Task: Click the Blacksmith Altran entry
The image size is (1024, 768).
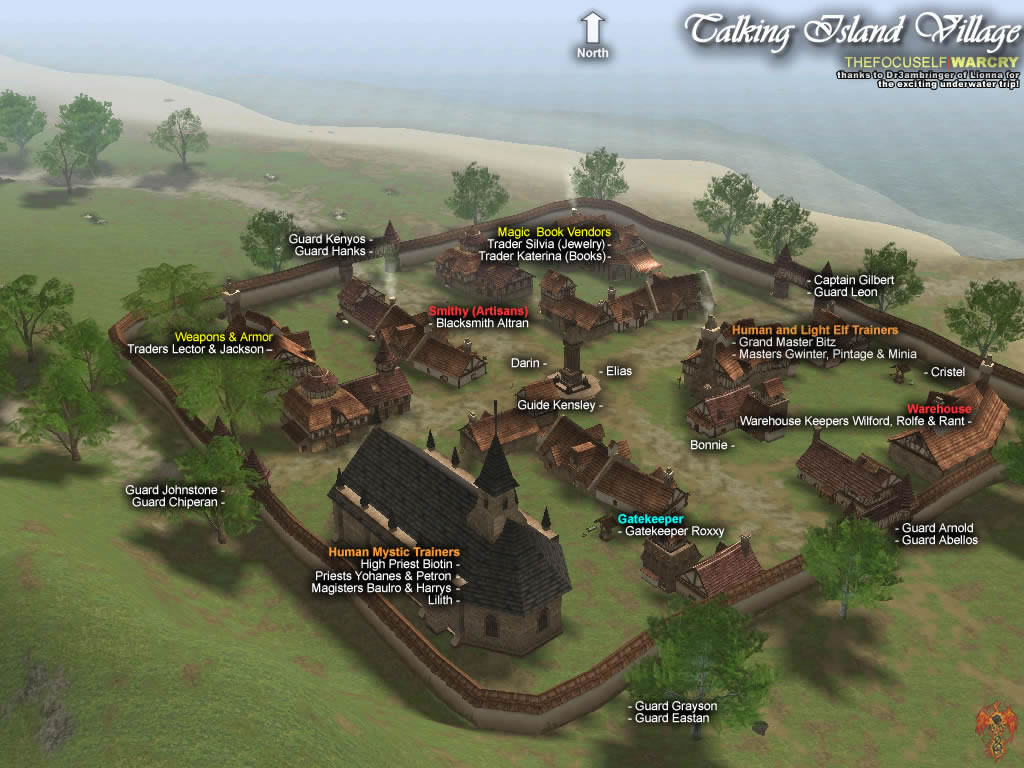Action: click(x=482, y=323)
